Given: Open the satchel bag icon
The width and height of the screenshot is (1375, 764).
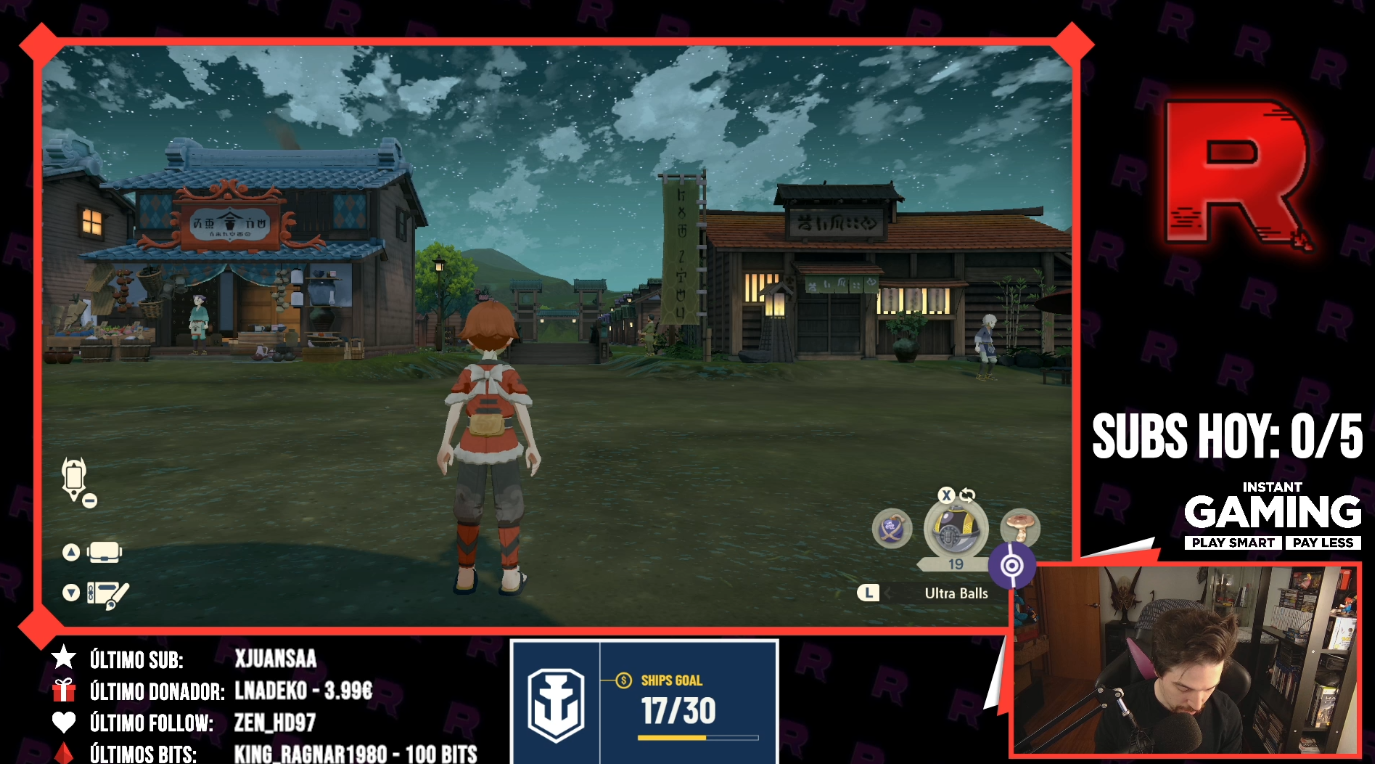Looking at the screenshot, I should (104, 552).
